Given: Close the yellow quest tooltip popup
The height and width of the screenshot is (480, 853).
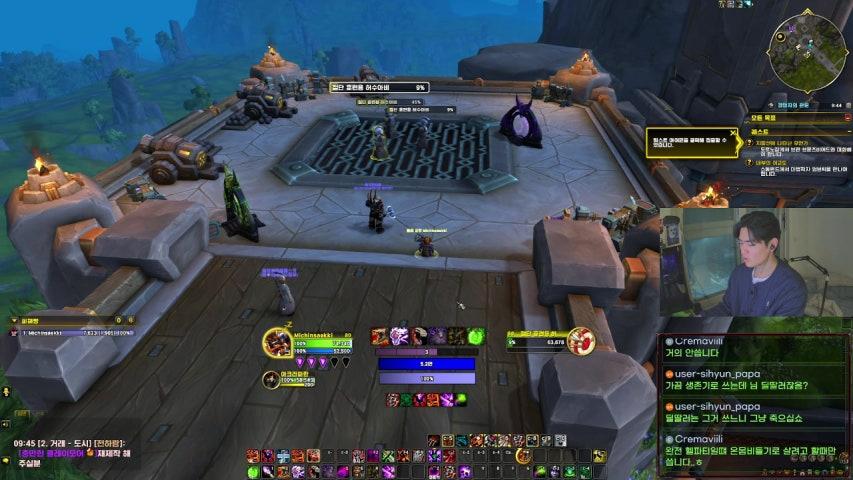Looking at the screenshot, I should point(734,133).
